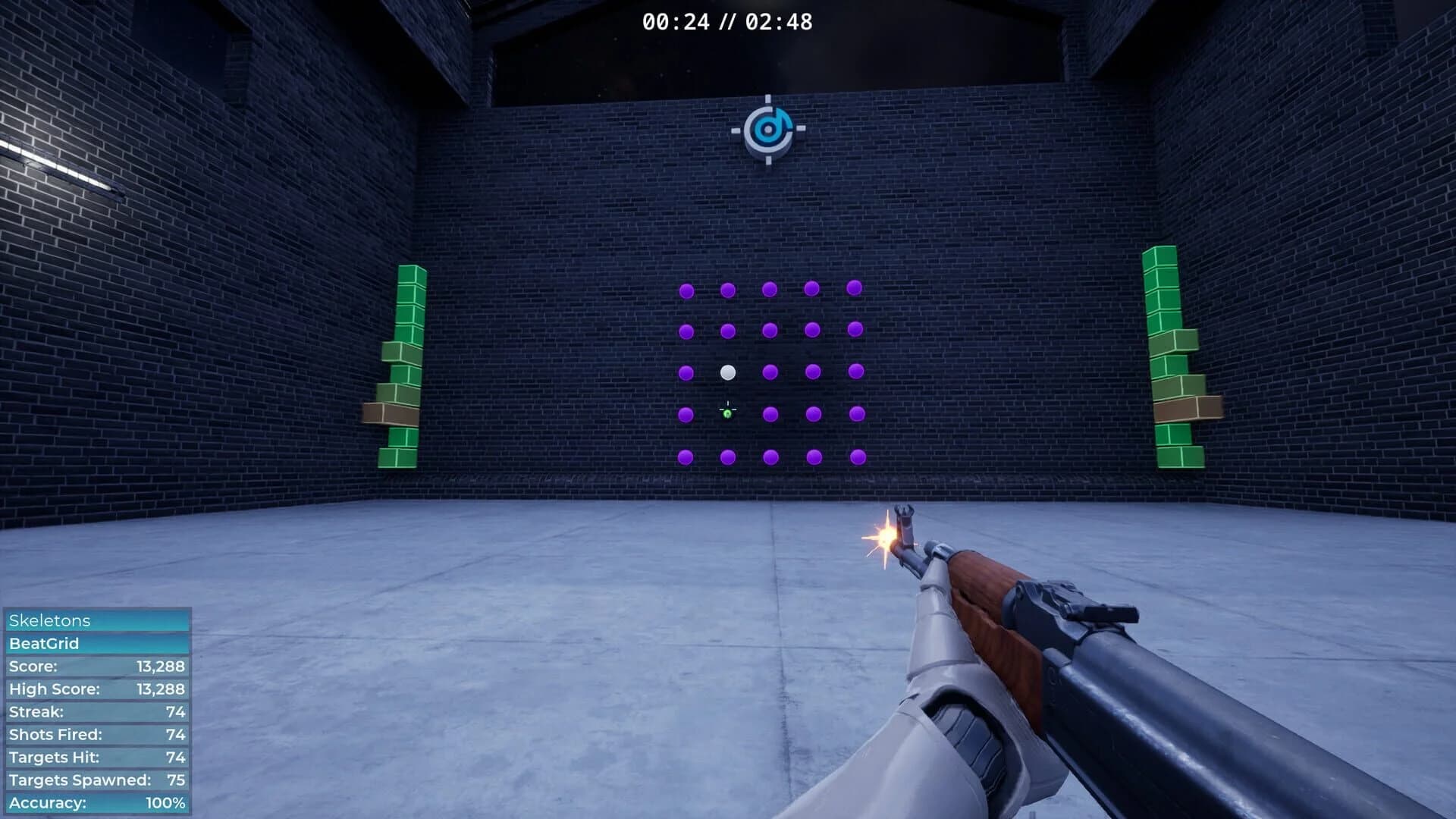The height and width of the screenshot is (819, 1456).
Task: Select the Skeletons header on the scoreboard
Action: click(x=49, y=620)
